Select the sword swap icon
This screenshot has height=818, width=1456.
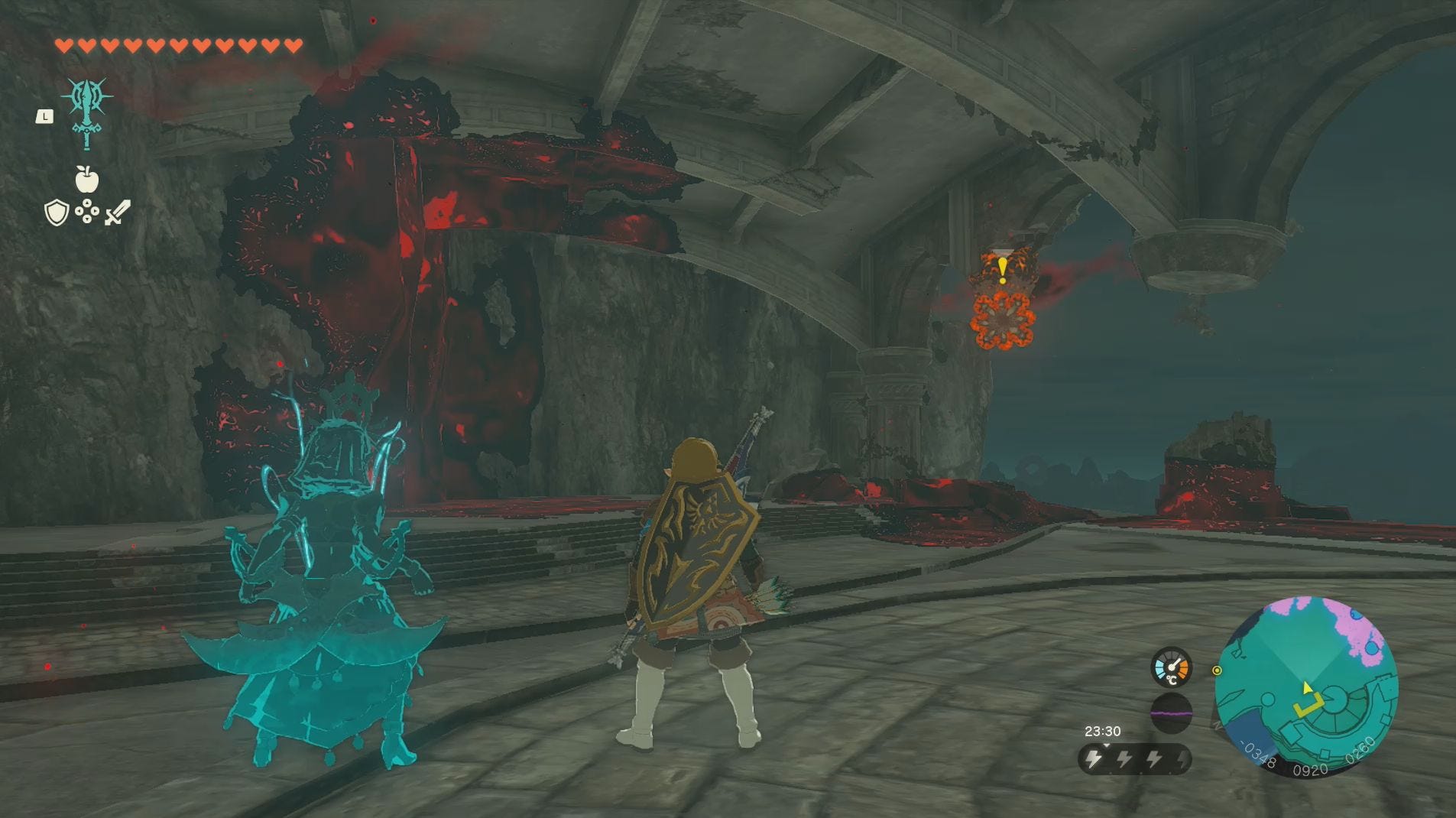(x=118, y=212)
